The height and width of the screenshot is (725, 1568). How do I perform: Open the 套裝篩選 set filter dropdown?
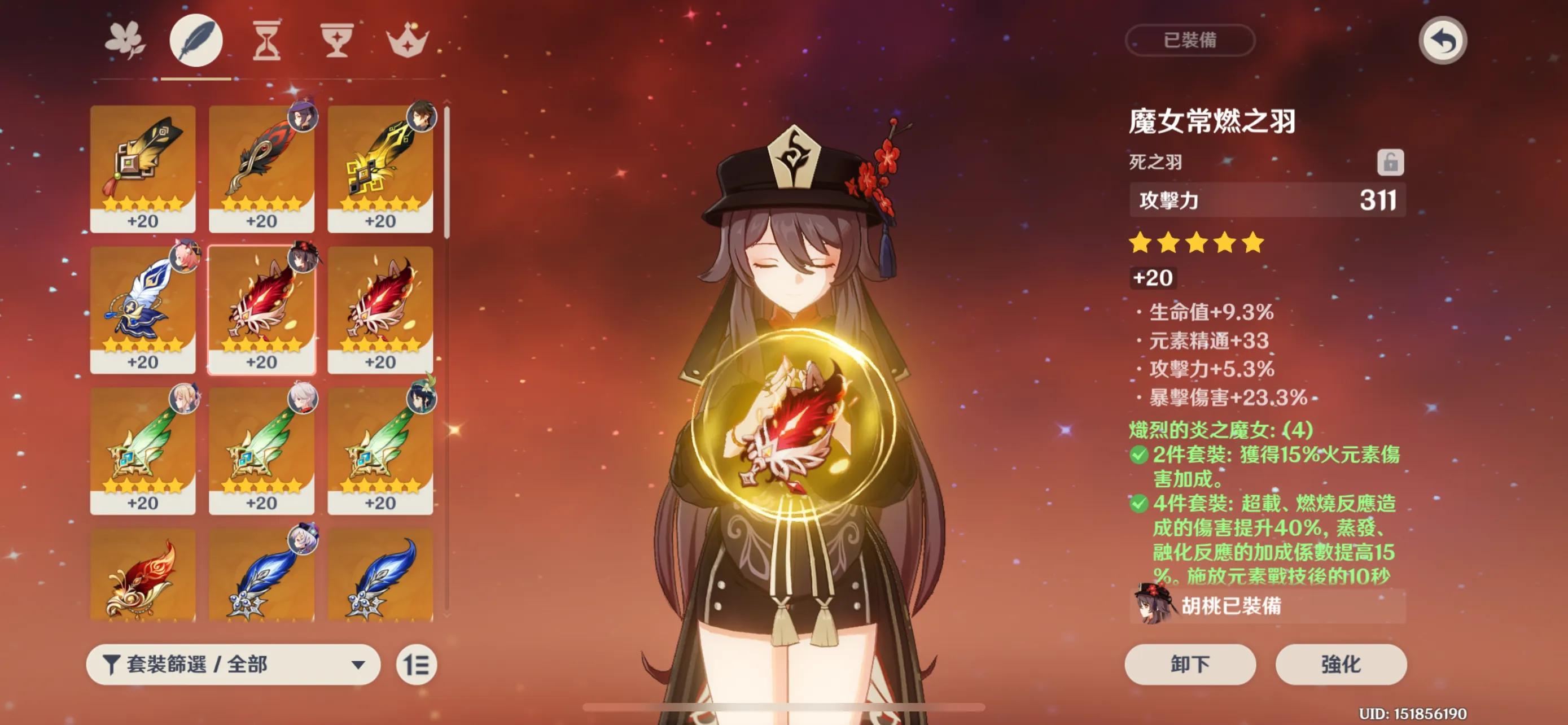click(x=233, y=664)
